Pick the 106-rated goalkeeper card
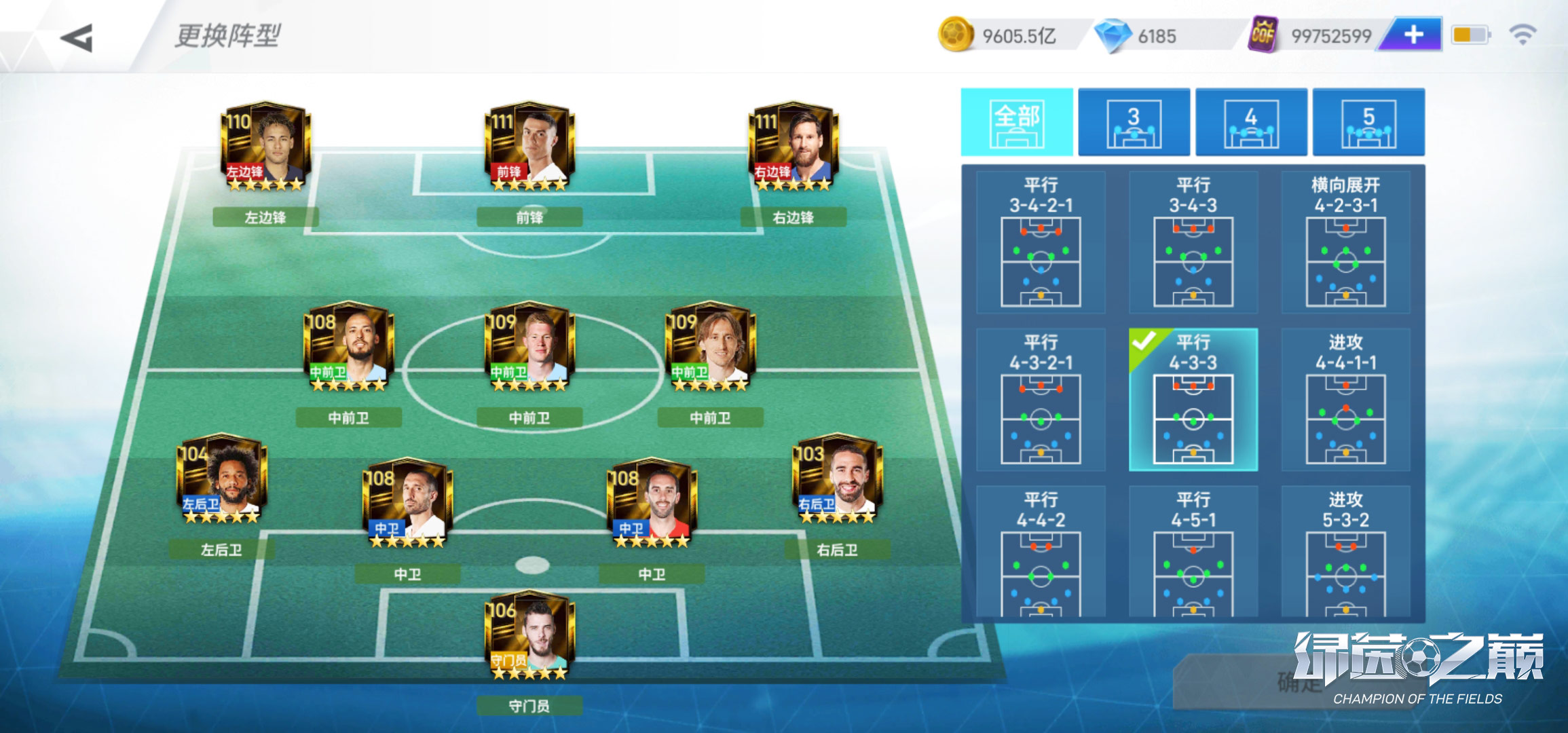The image size is (1568, 733). tap(529, 636)
